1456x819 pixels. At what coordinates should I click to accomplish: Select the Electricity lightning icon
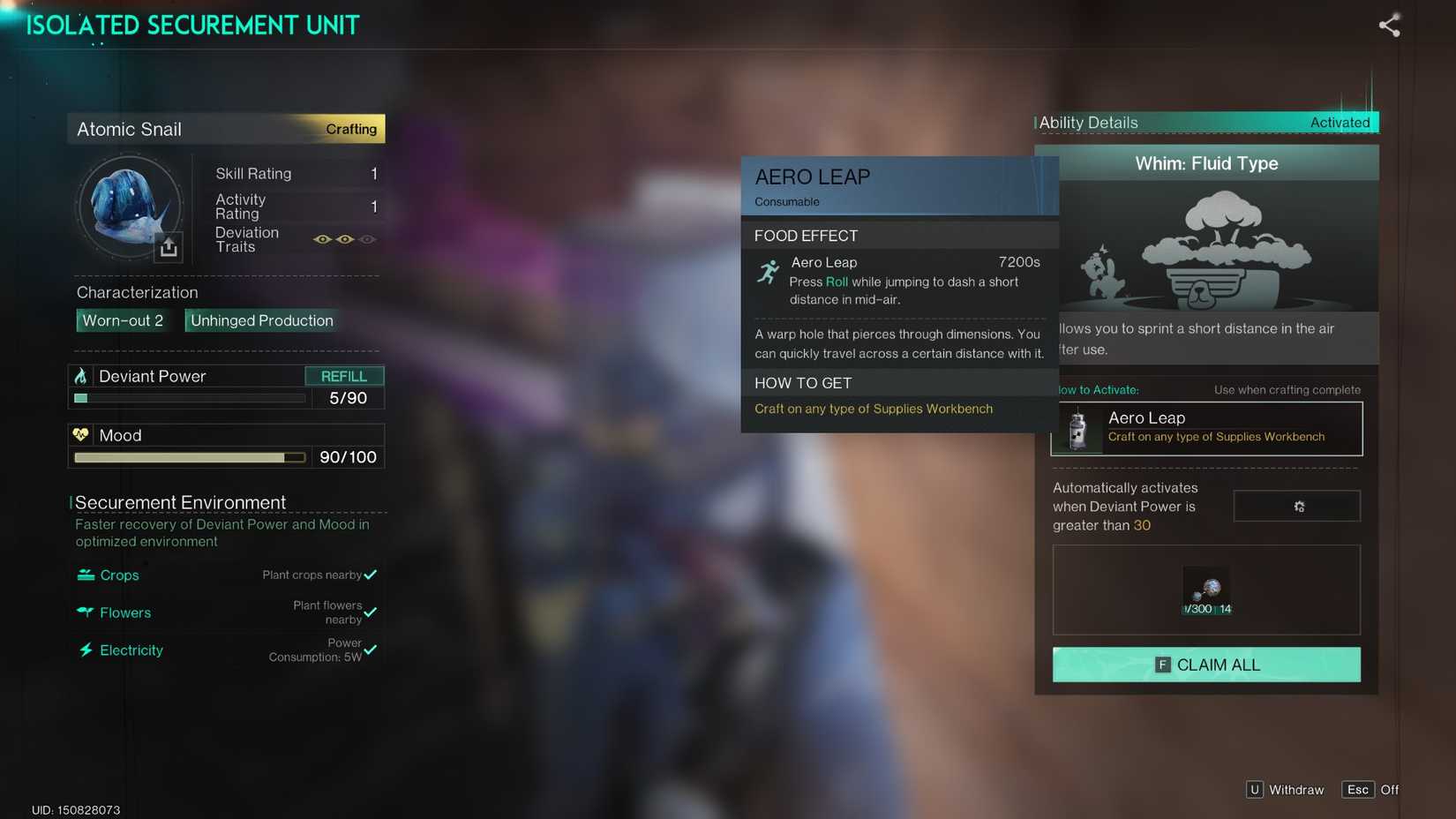[x=85, y=650]
